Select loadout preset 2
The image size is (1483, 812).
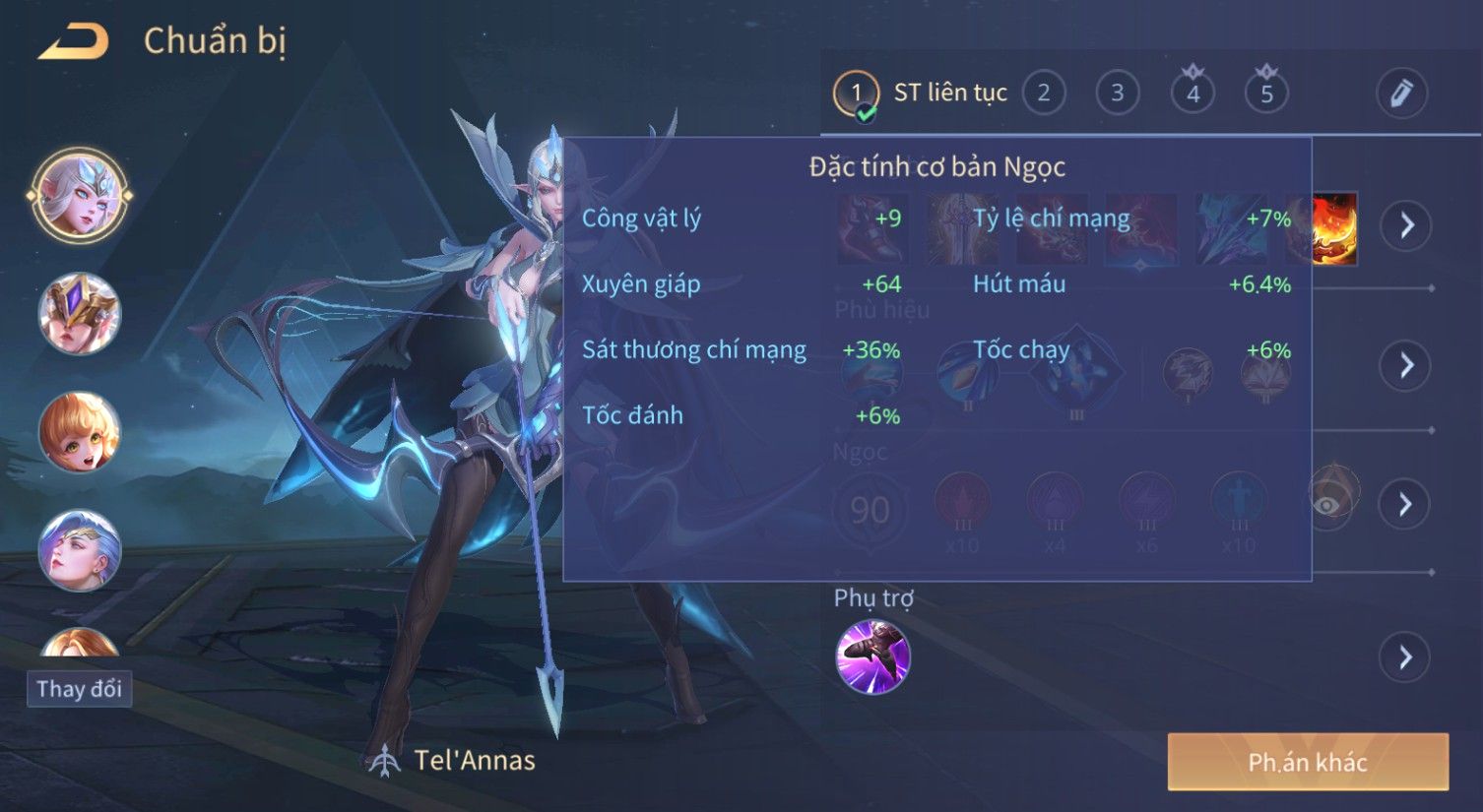tap(1043, 94)
